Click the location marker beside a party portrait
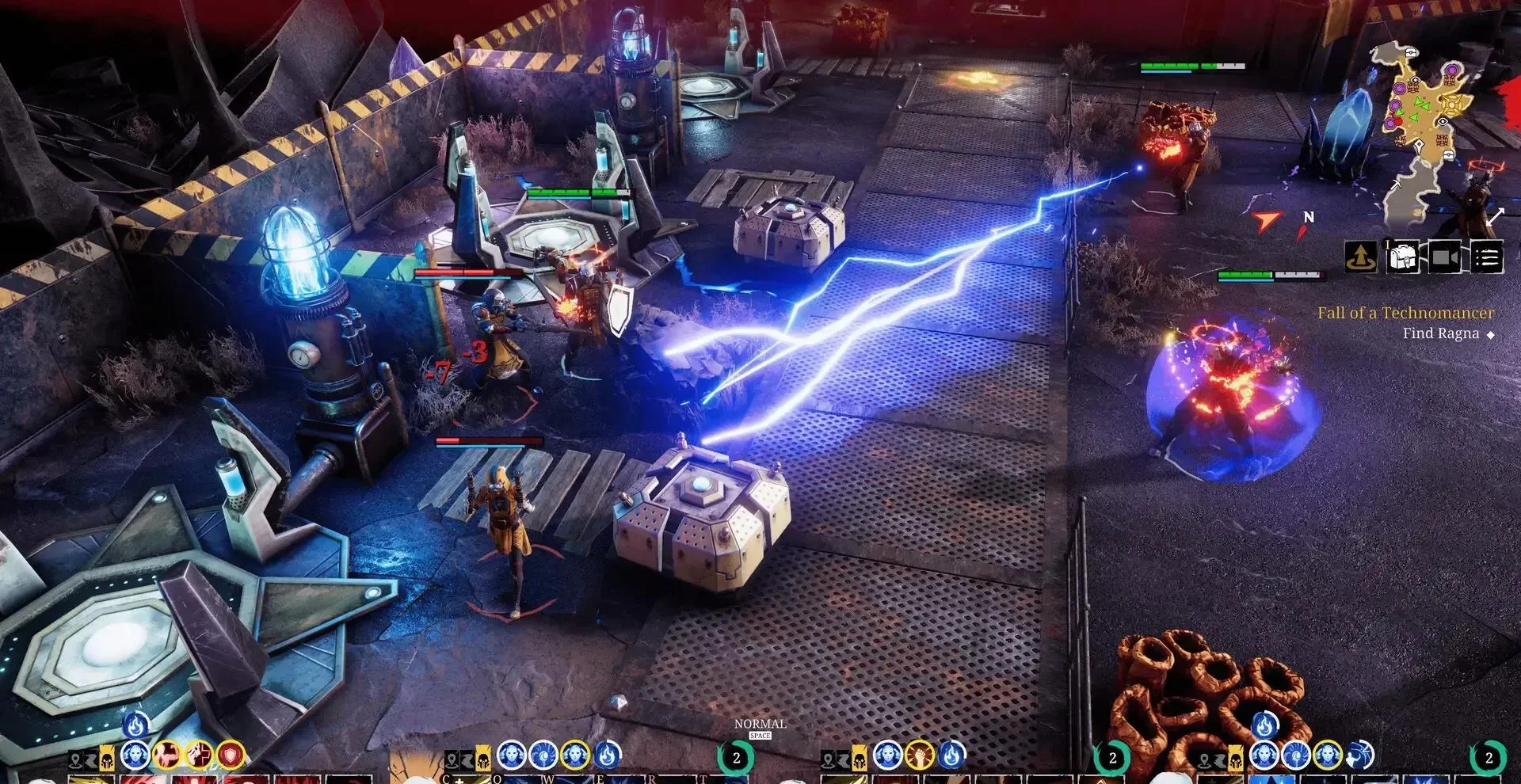 [76, 759]
